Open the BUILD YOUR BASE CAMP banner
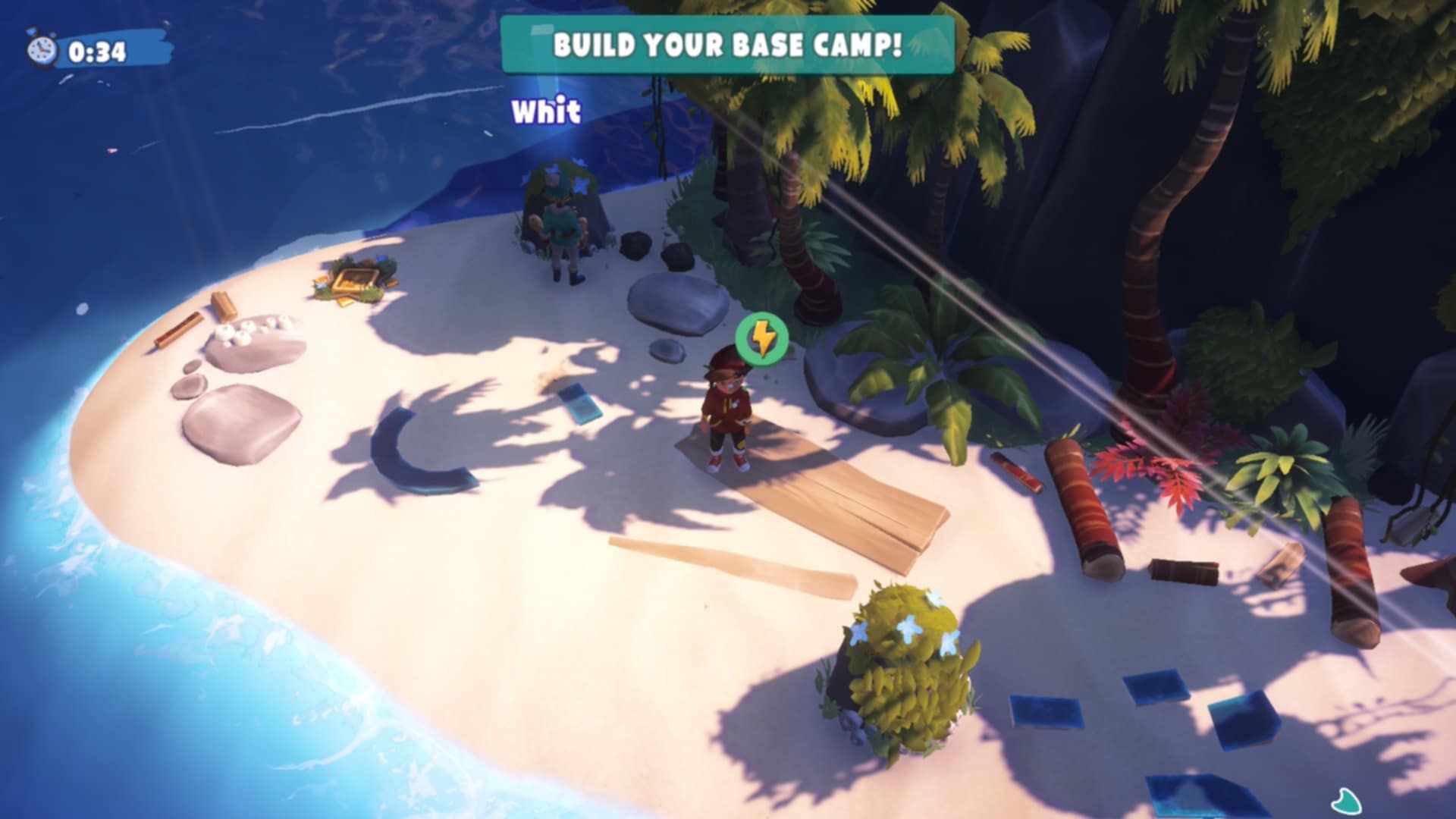Image resolution: width=1456 pixels, height=819 pixels. point(726,48)
